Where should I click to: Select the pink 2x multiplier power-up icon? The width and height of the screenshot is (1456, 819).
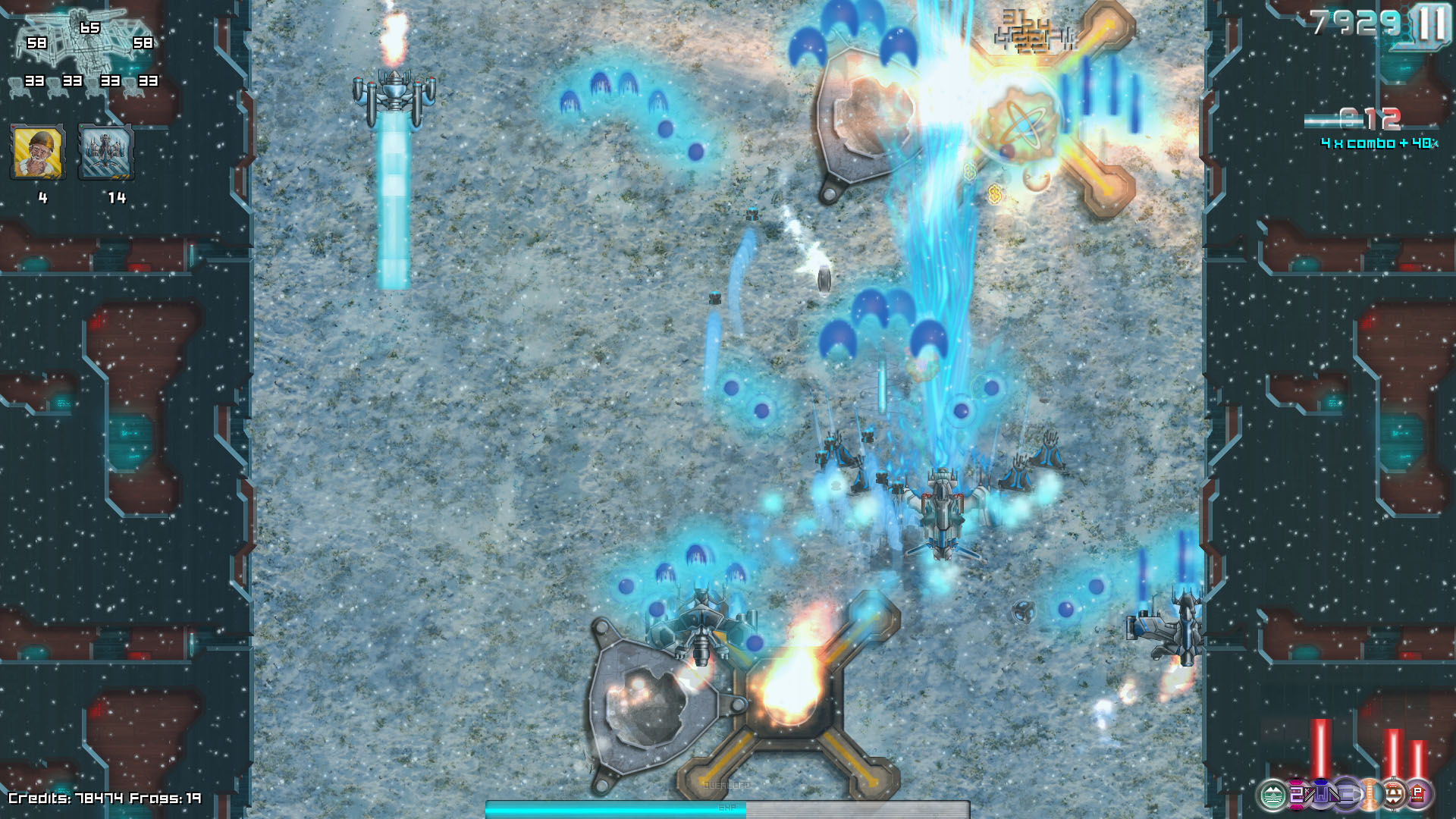1297,795
